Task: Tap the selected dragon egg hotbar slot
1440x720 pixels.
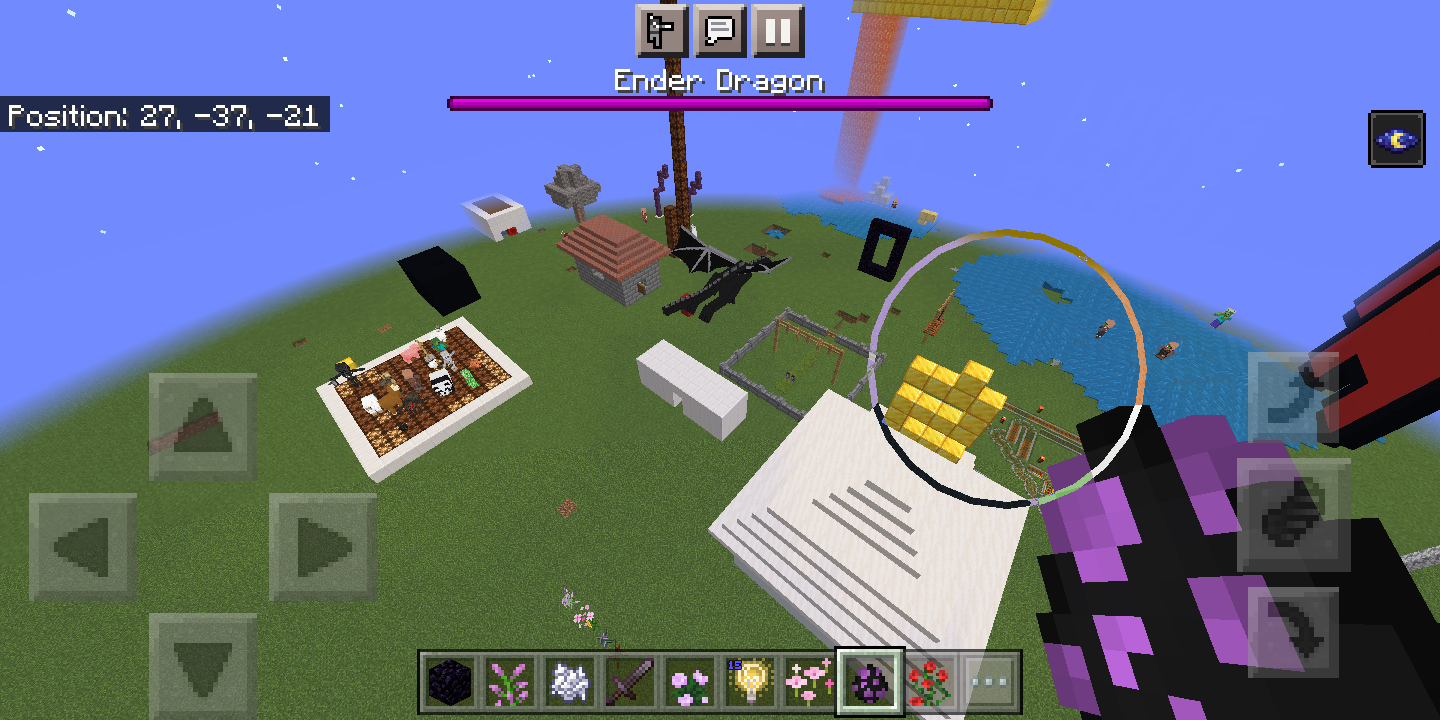Action: [x=870, y=680]
